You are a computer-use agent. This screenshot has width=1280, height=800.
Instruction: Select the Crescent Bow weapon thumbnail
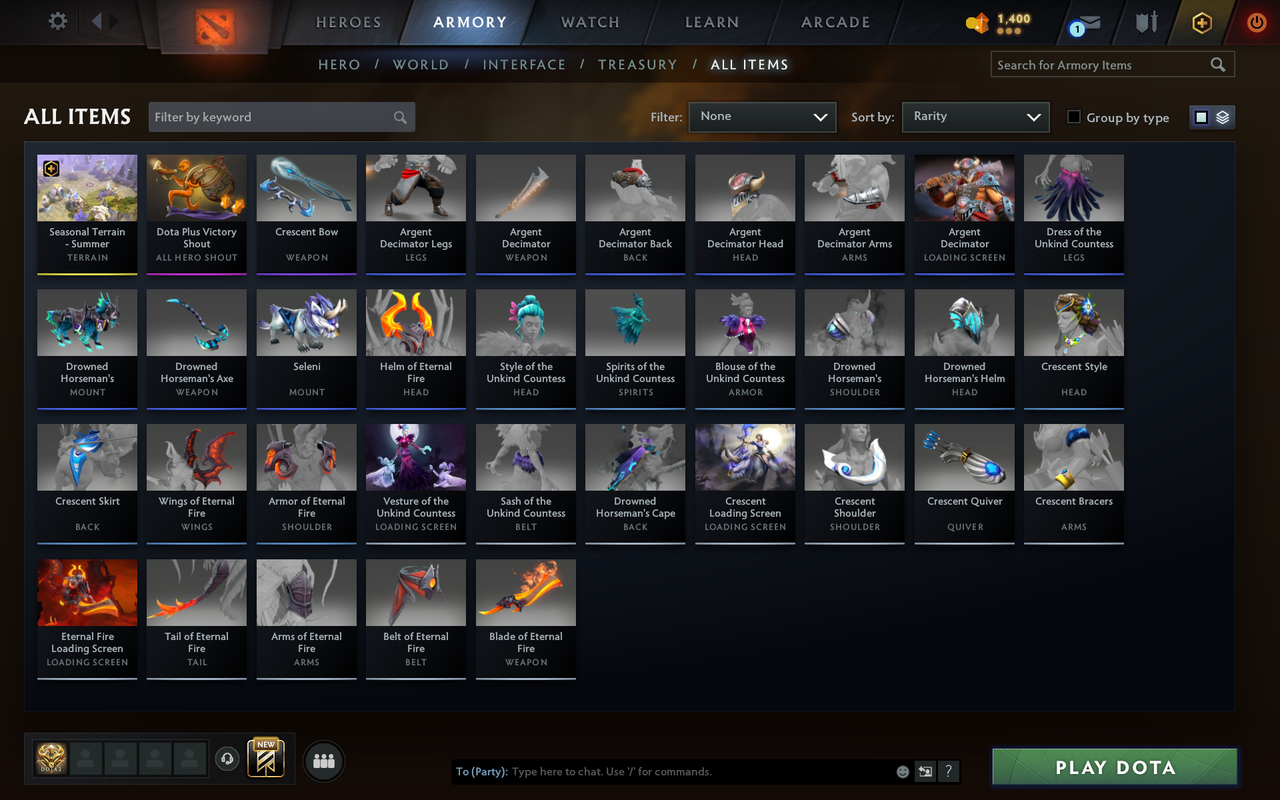(306, 187)
